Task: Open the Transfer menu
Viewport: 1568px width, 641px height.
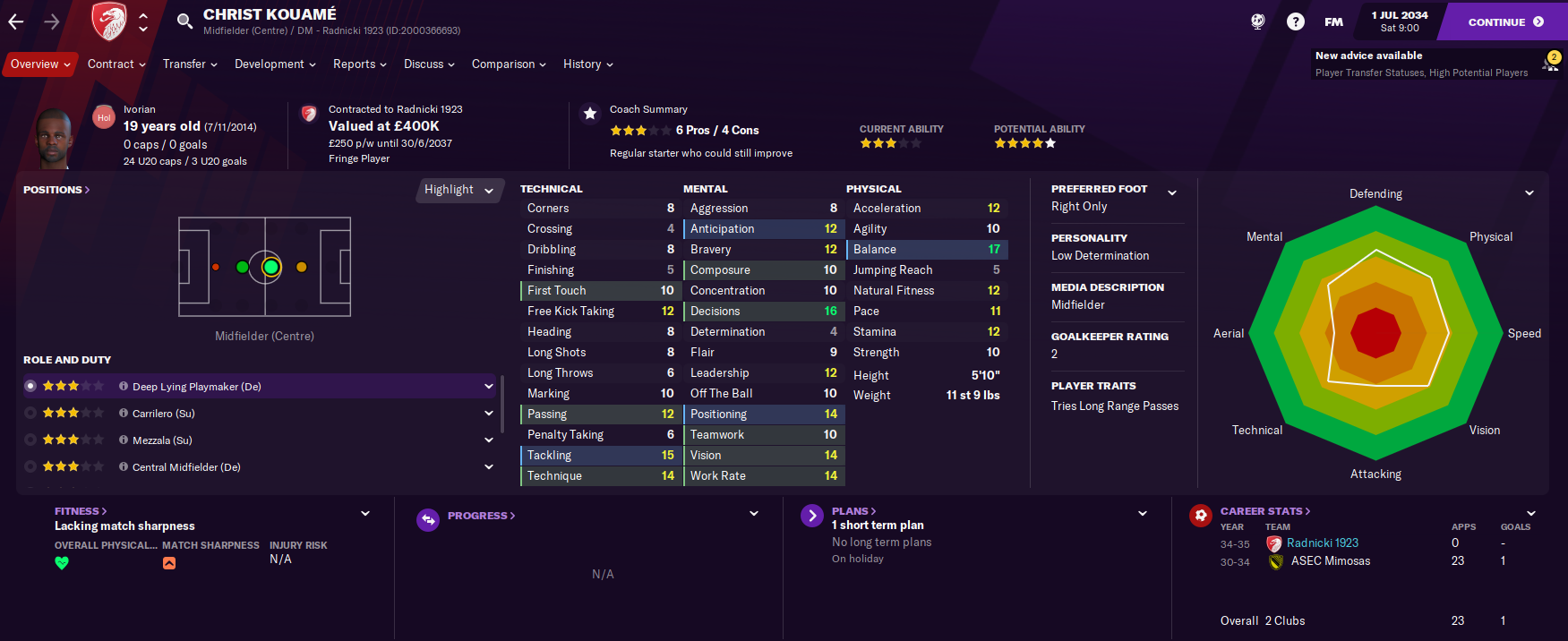Action: pyautogui.click(x=190, y=64)
